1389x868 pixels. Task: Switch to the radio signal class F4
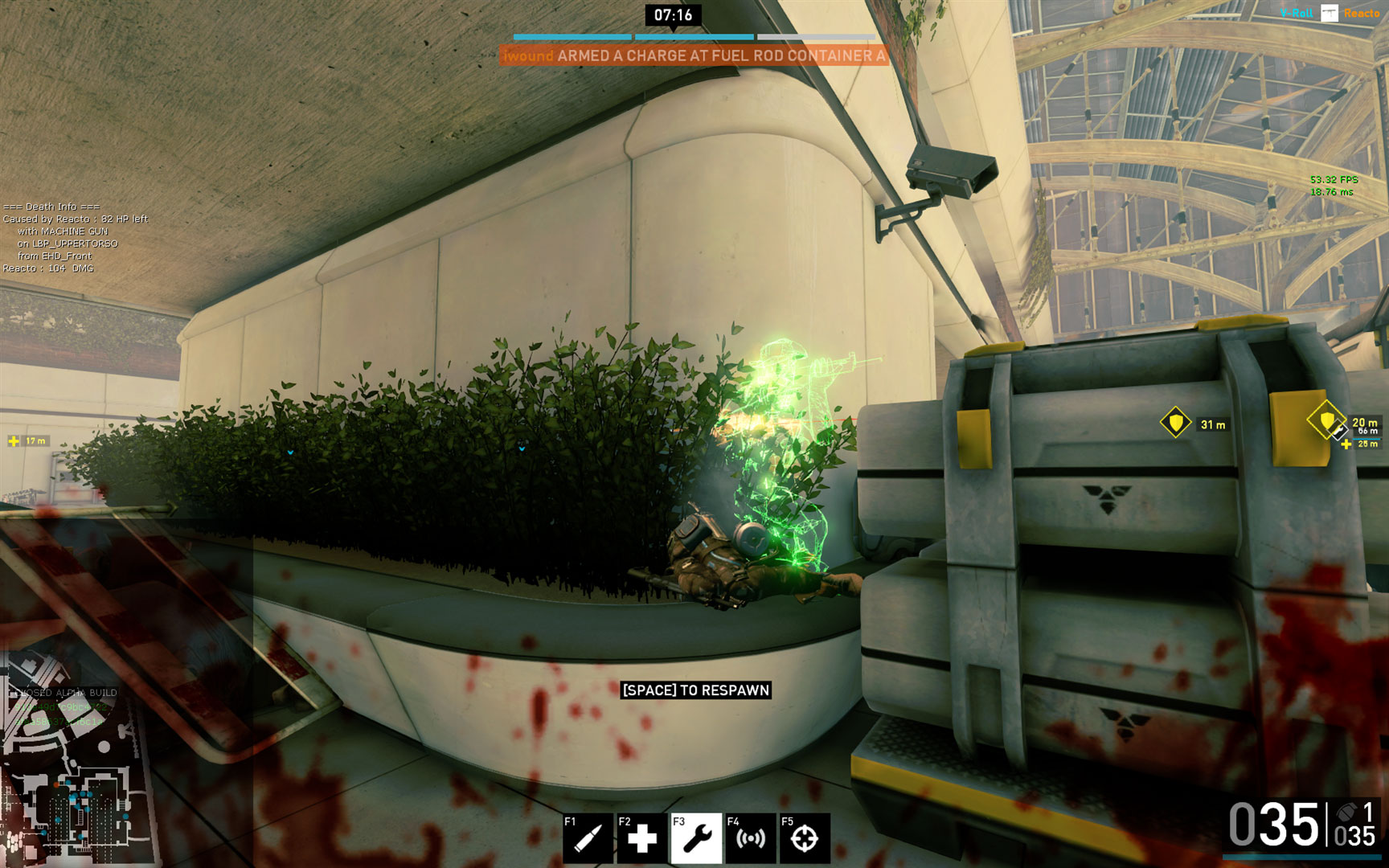coord(751,838)
